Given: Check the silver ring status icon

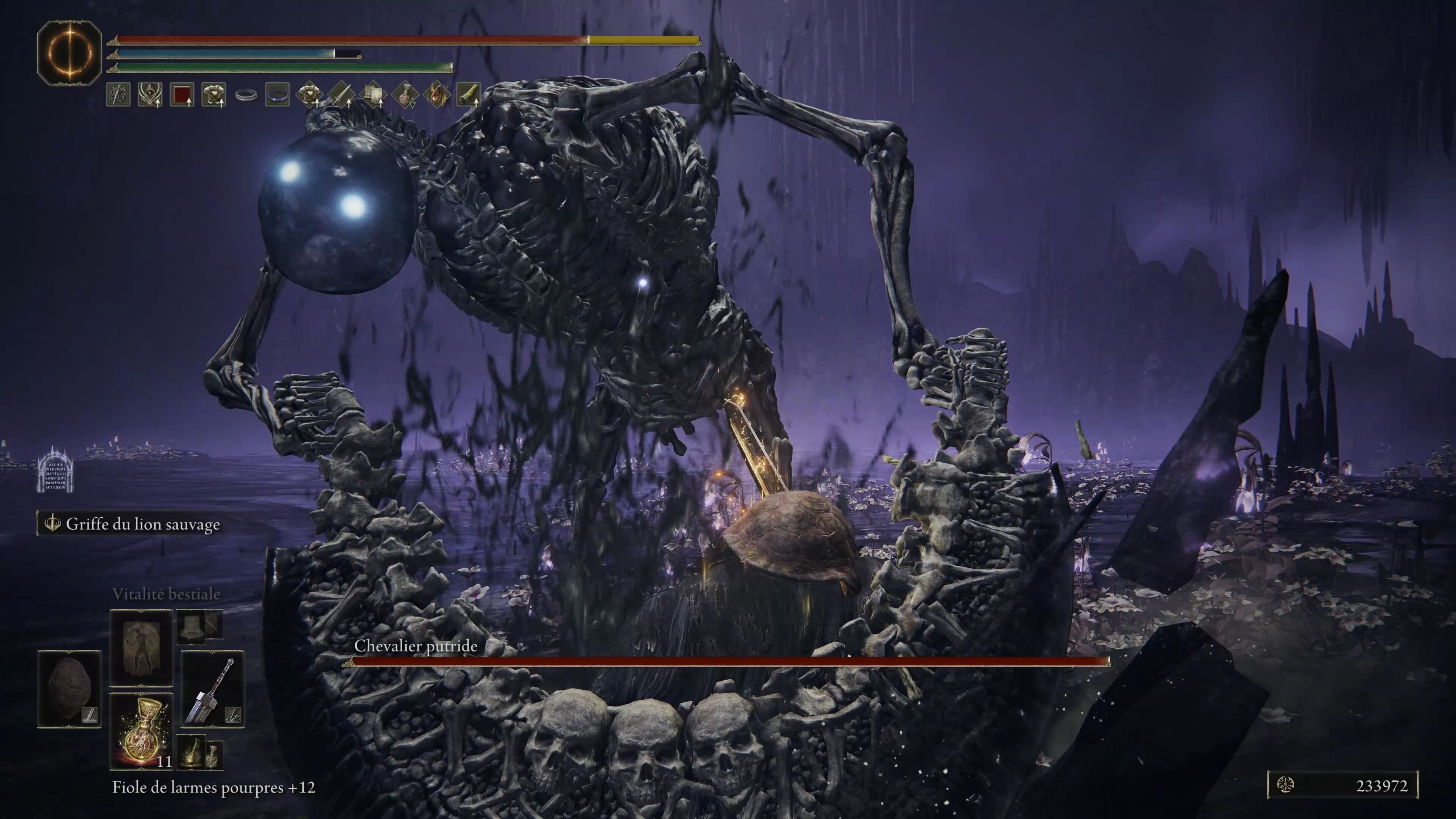Looking at the screenshot, I should point(245,95).
